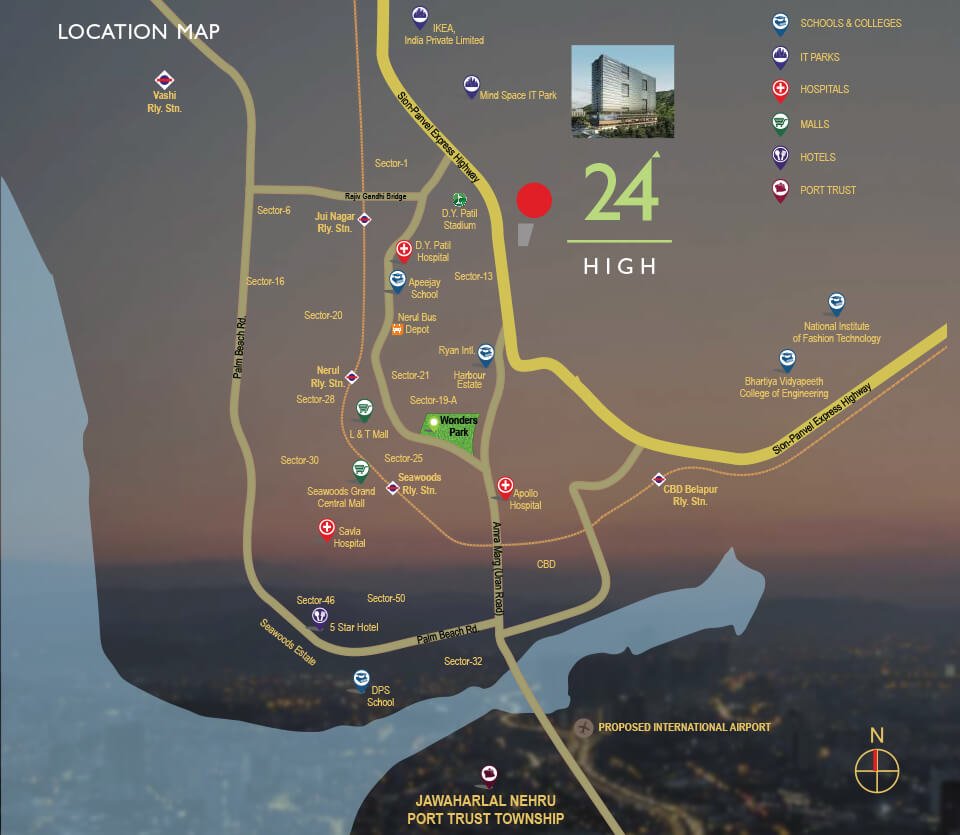960x835 pixels.
Task: Click the Ryan Intl. school marker
Action: tap(486, 353)
